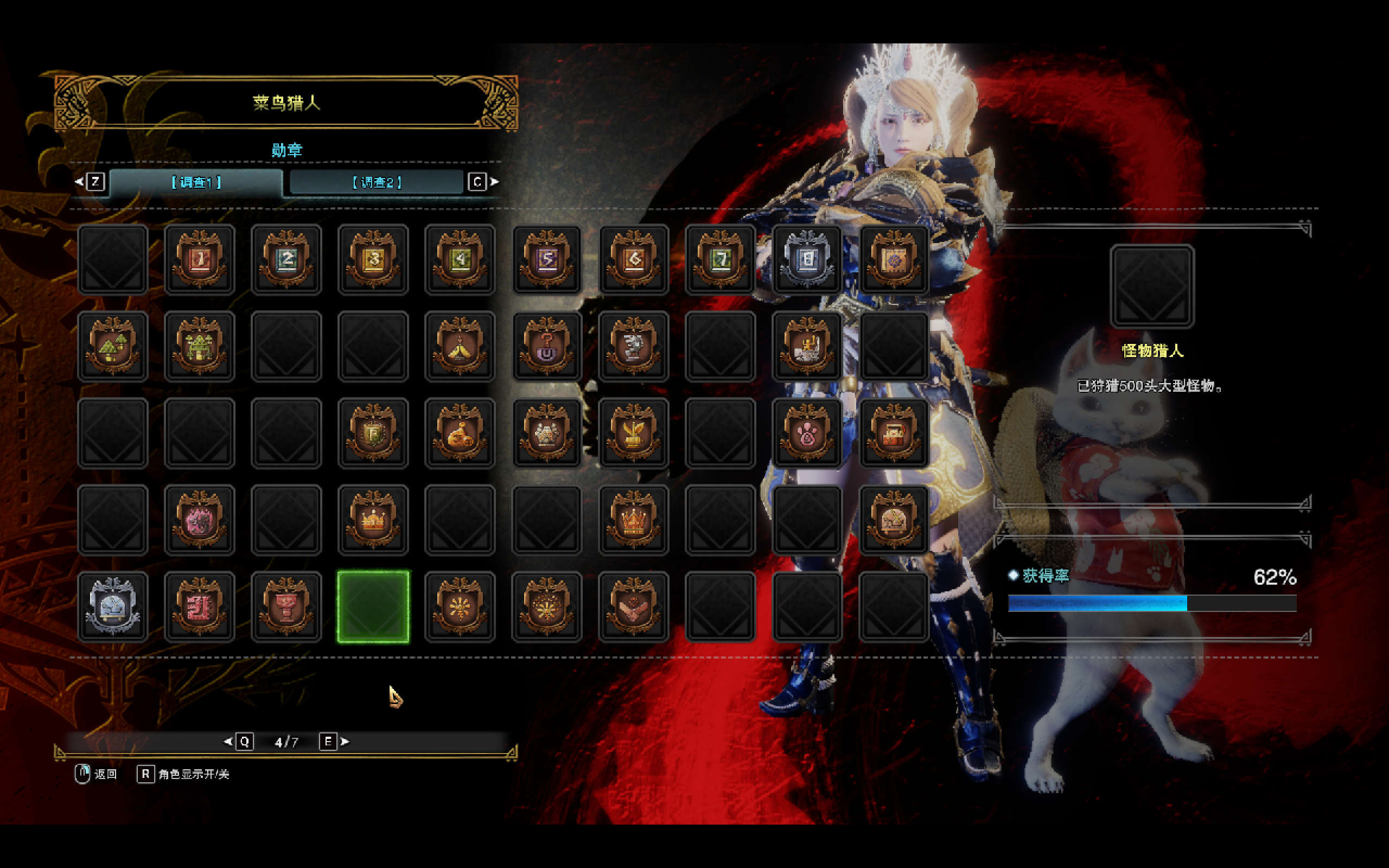Pick the orange money pouch medal

[x=460, y=433]
